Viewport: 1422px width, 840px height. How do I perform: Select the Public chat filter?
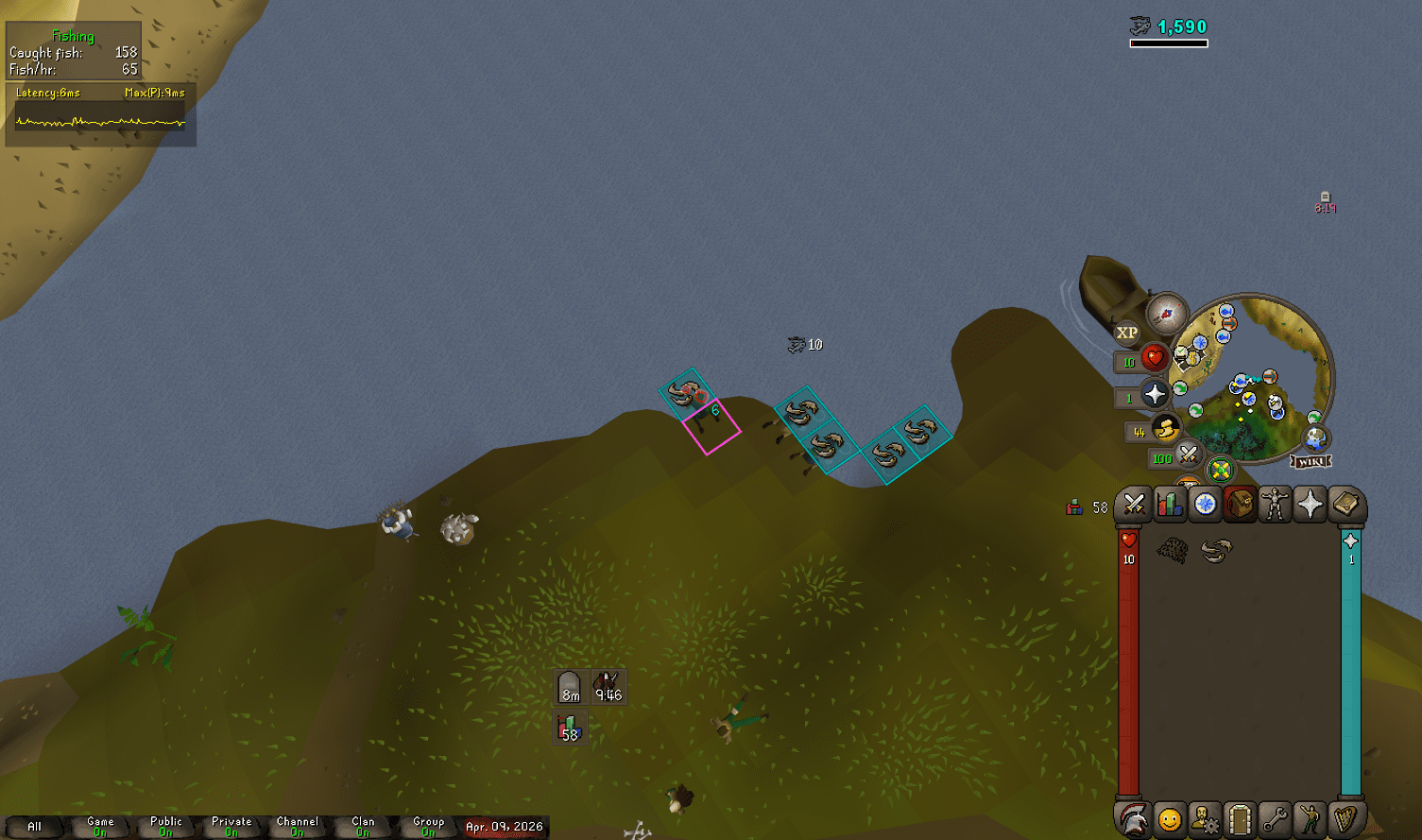pyautogui.click(x=166, y=826)
